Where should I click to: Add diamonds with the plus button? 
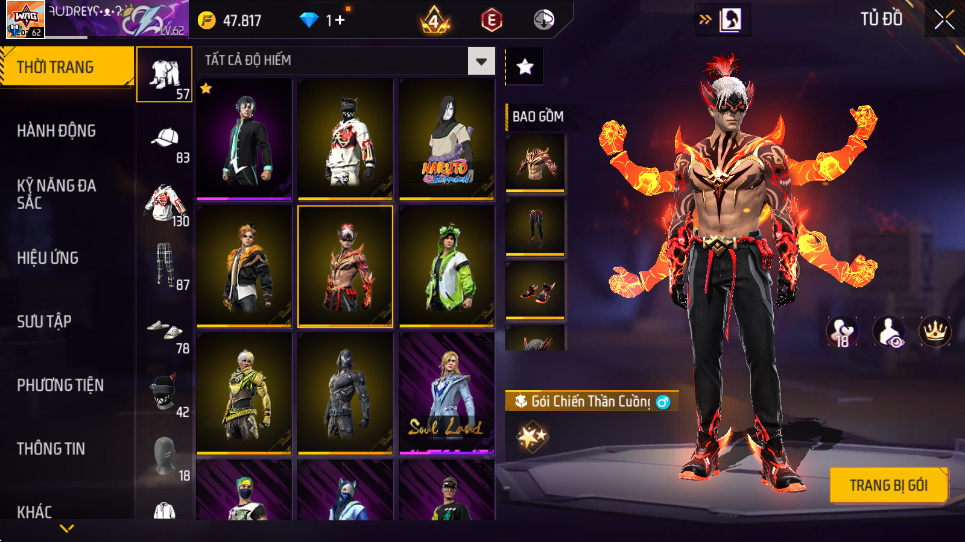click(339, 20)
